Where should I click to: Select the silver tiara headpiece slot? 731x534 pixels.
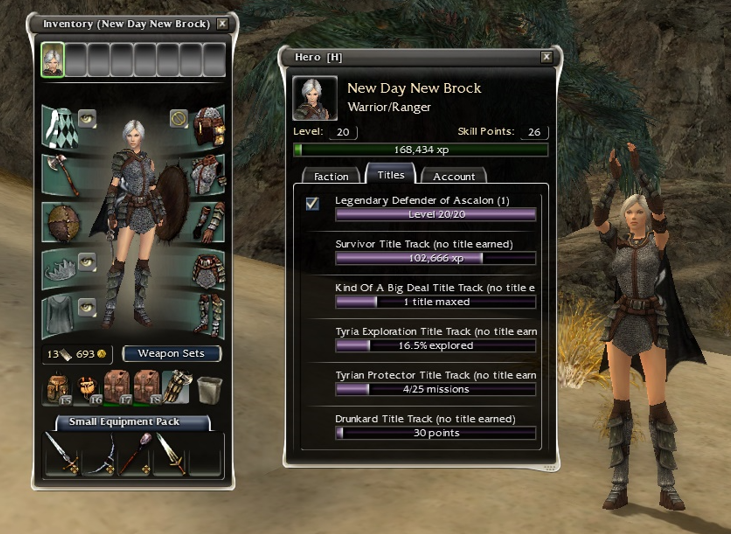pyautogui.click(x=59, y=268)
